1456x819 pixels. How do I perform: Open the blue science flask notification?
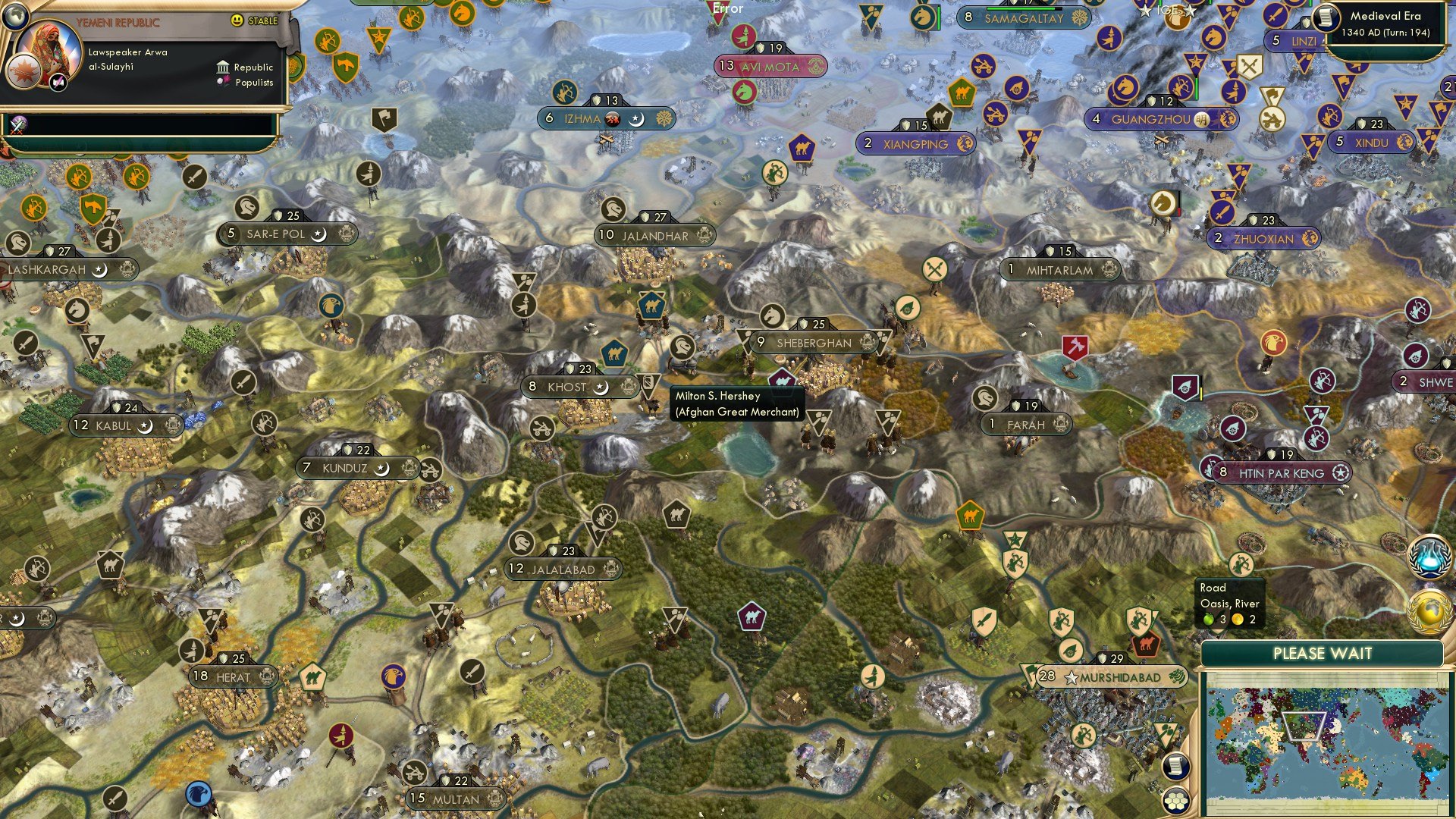pyautogui.click(x=1429, y=555)
